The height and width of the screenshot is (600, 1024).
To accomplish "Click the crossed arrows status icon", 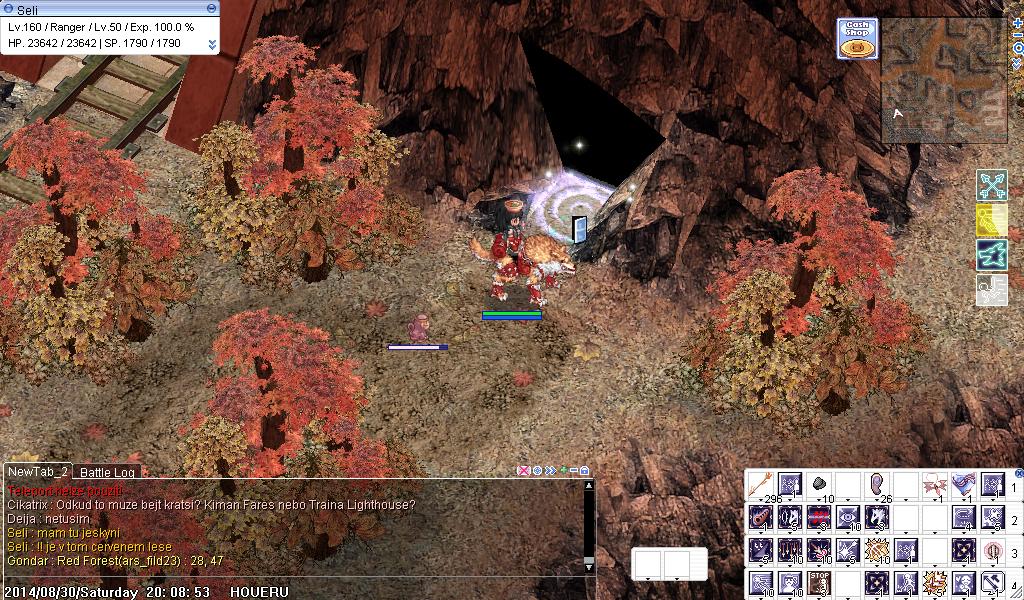I will [x=991, y=186].
